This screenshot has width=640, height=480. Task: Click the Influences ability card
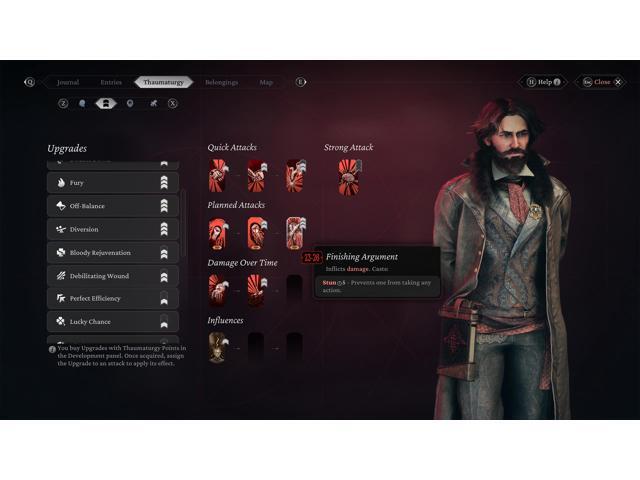[x=218, y=347]
